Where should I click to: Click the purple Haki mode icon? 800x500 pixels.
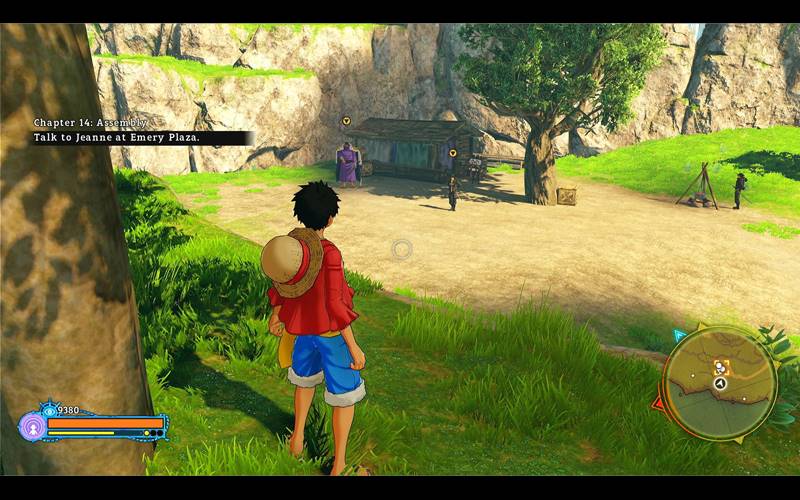32,426
